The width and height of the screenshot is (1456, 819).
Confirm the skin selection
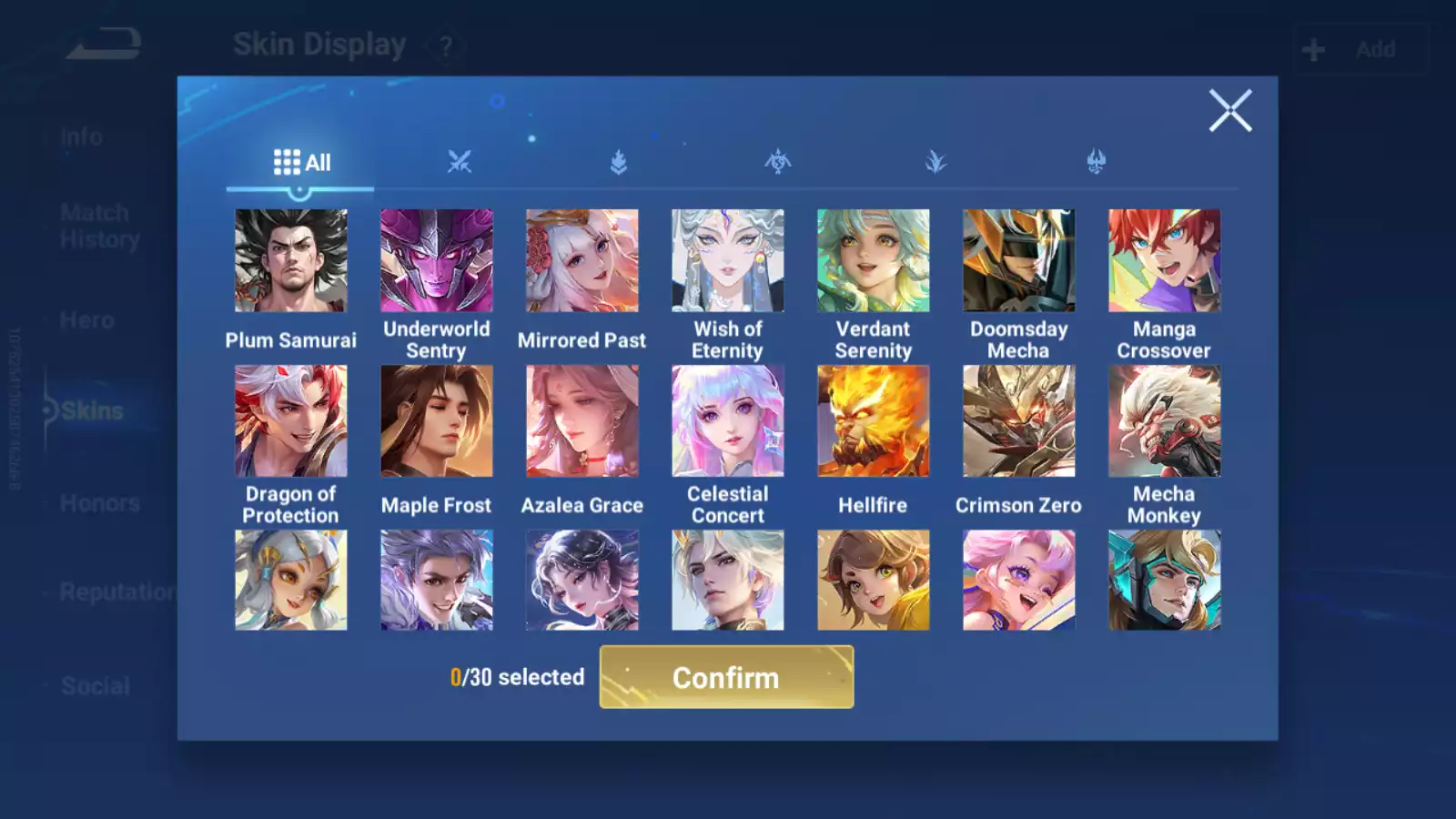click(x=726, y=677)
